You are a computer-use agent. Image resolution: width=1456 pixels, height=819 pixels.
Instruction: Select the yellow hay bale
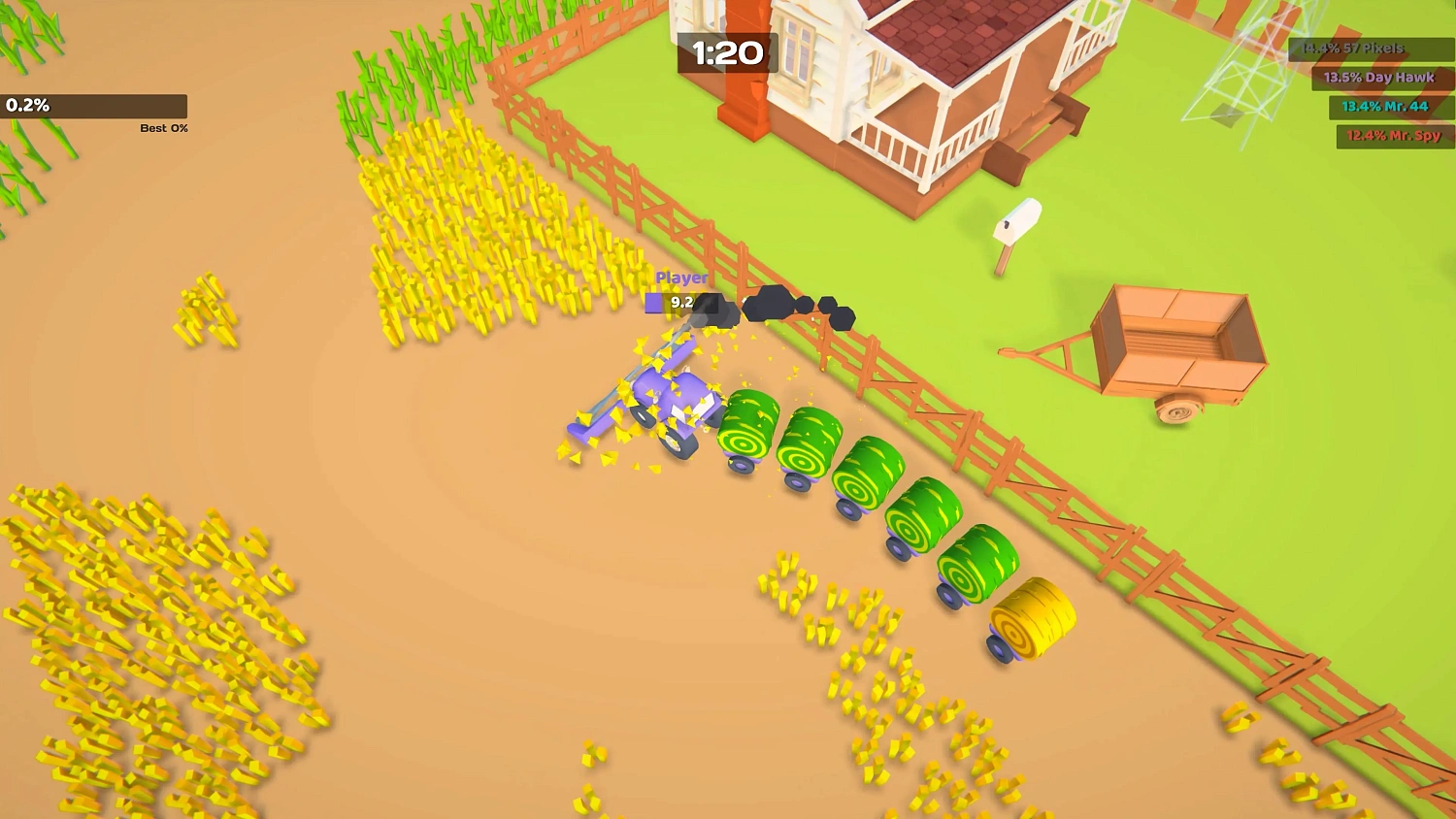(x=1031, y=621)
